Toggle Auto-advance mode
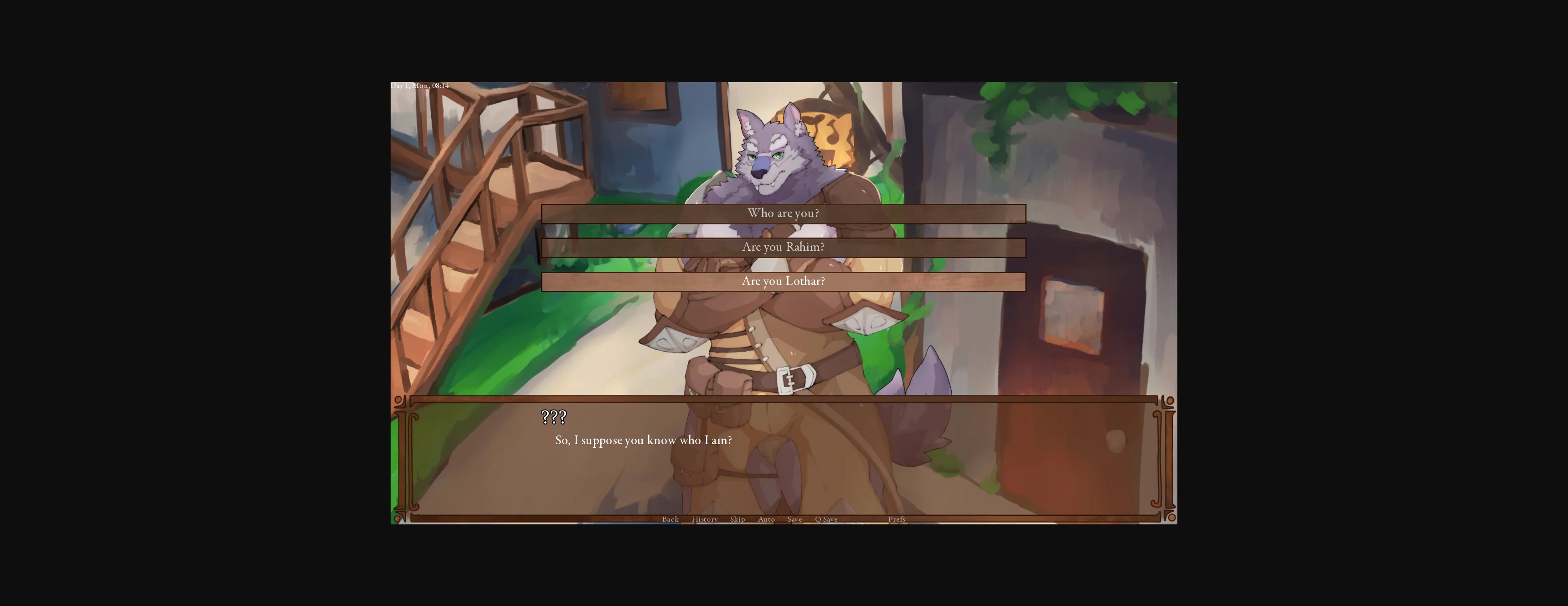1568x606 pixels. [x=766, y=519]
